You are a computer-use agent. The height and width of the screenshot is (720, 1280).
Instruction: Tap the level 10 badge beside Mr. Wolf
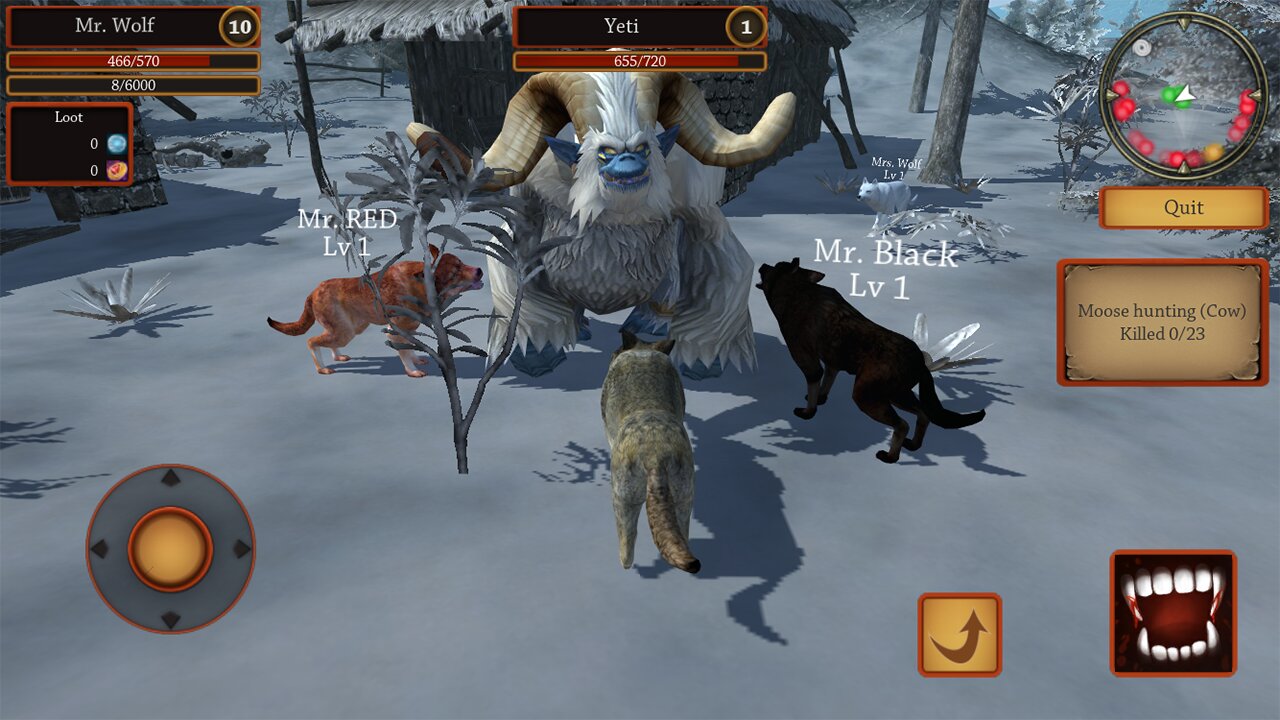[240, 27]
